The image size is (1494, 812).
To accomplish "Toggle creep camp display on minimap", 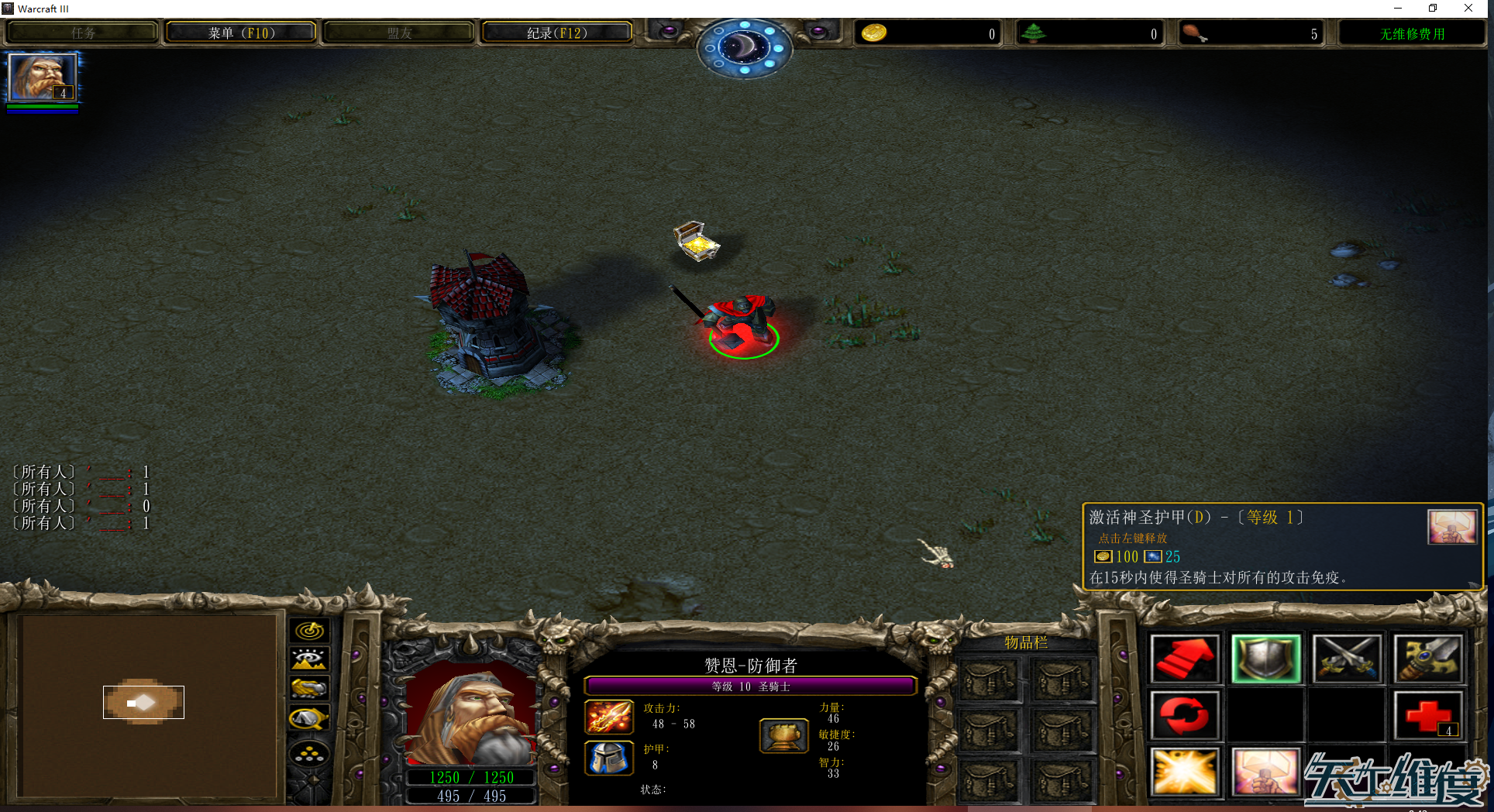I will pos(309,719).
